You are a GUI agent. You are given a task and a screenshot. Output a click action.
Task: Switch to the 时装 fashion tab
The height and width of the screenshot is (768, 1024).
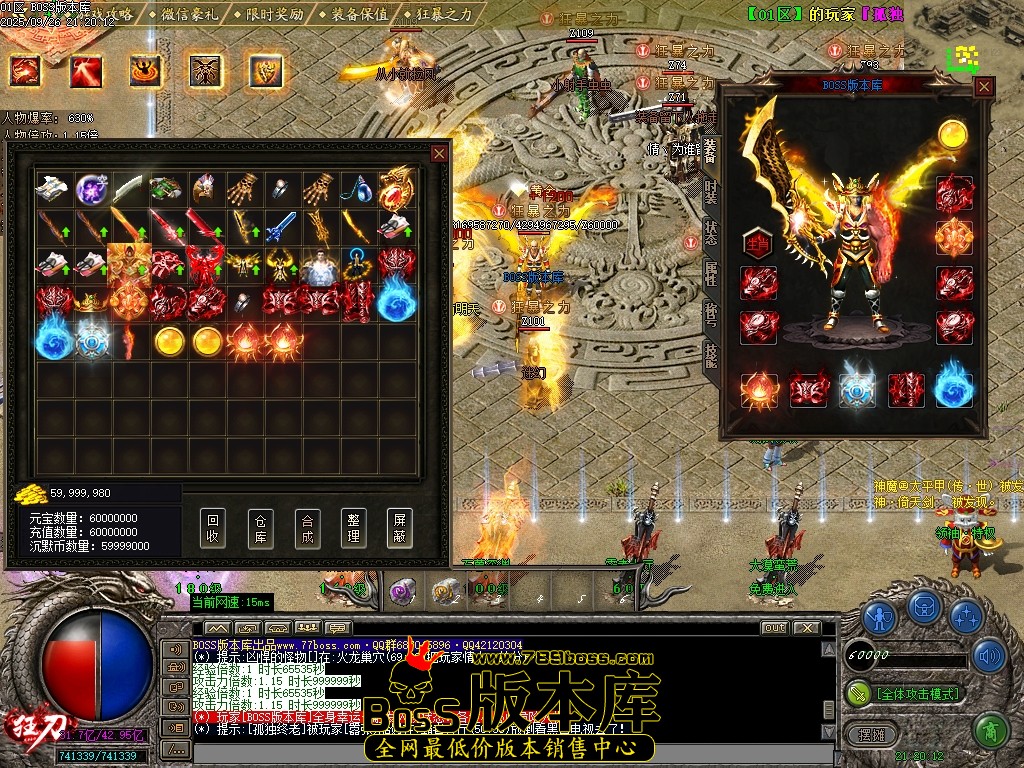(710, 190)
